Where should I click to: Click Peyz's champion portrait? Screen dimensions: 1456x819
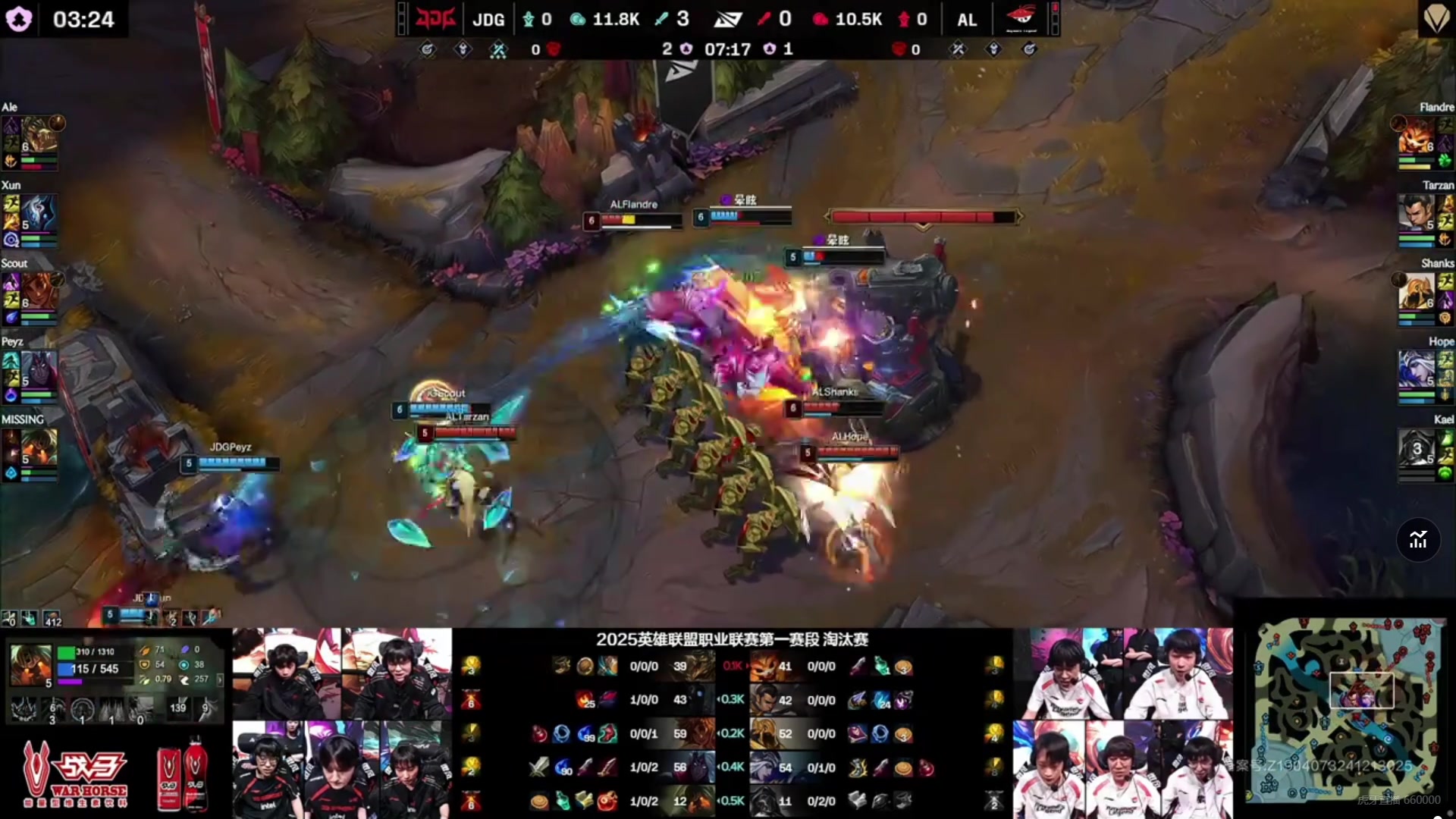click(x=39, y=369)
